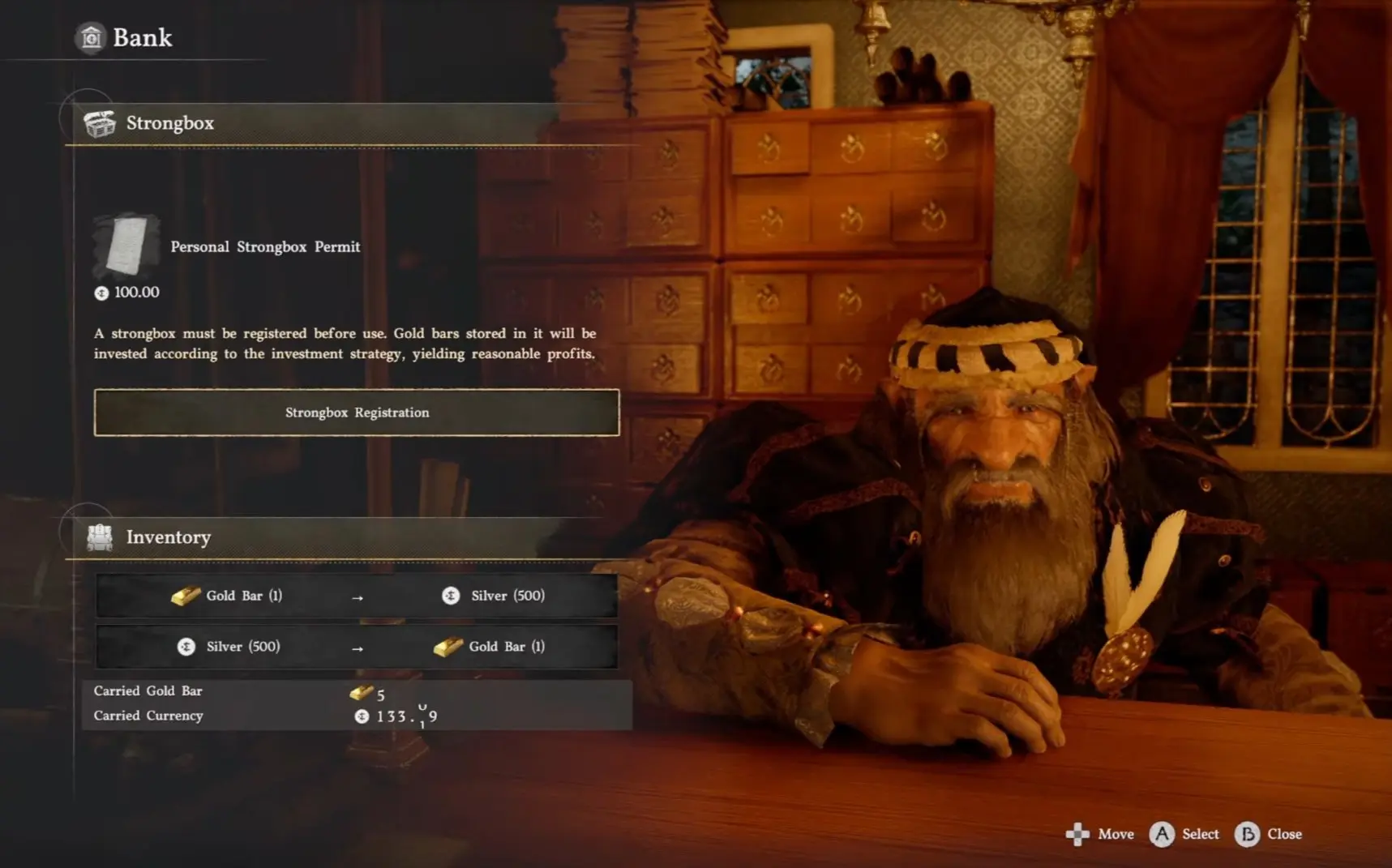Viewport: 1392px width, 868px height.
Task: Click the currency coin icon beside 100.00
Action: 101,293
